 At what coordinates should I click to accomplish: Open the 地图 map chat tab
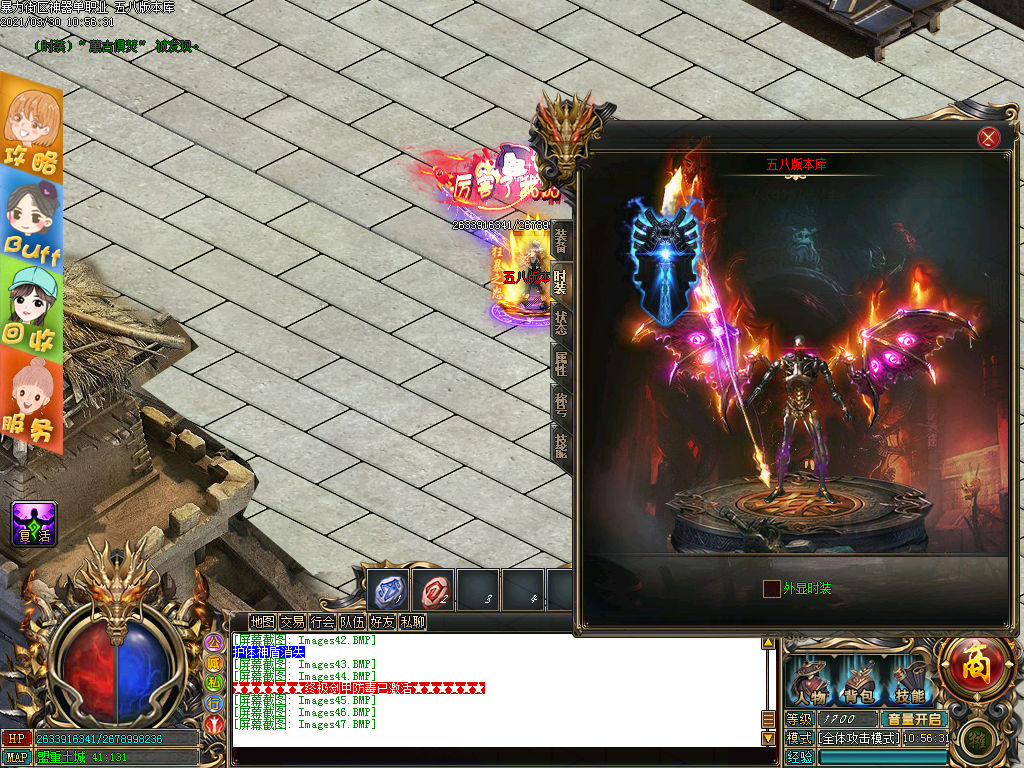262,621
